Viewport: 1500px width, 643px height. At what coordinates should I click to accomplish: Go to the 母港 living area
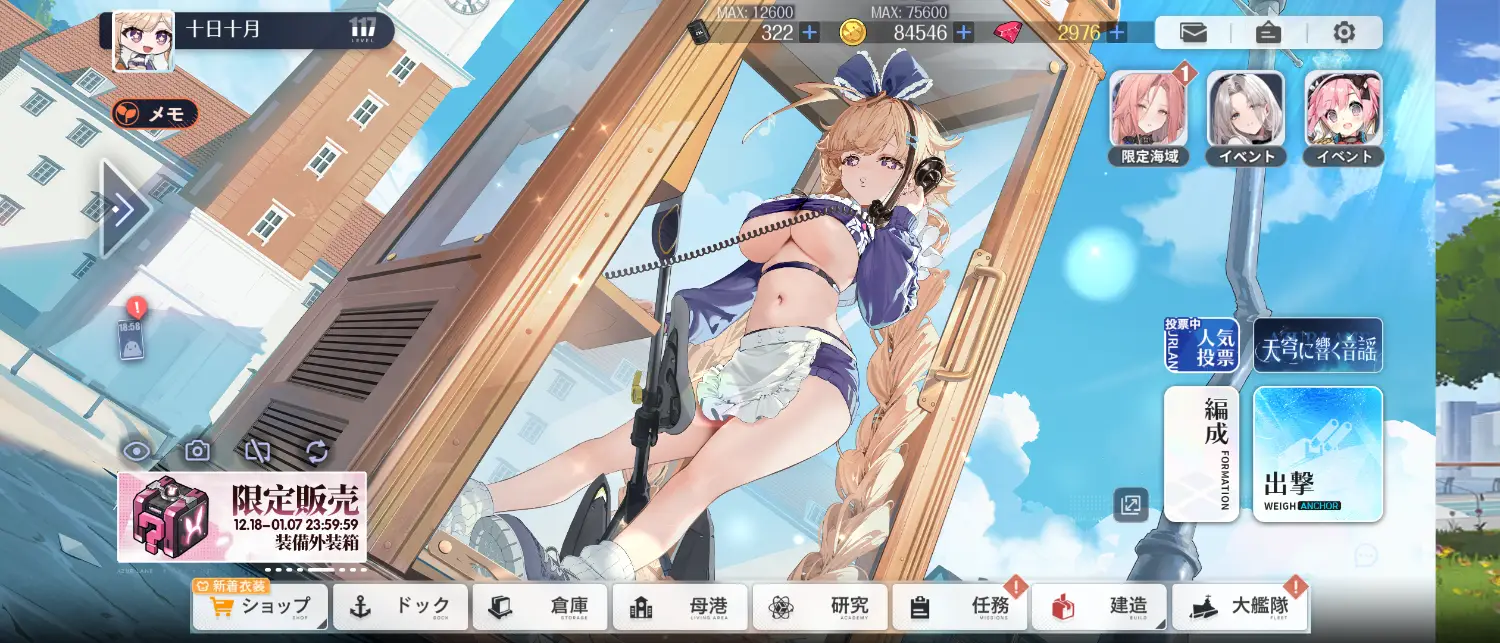(x=680, y=607)
